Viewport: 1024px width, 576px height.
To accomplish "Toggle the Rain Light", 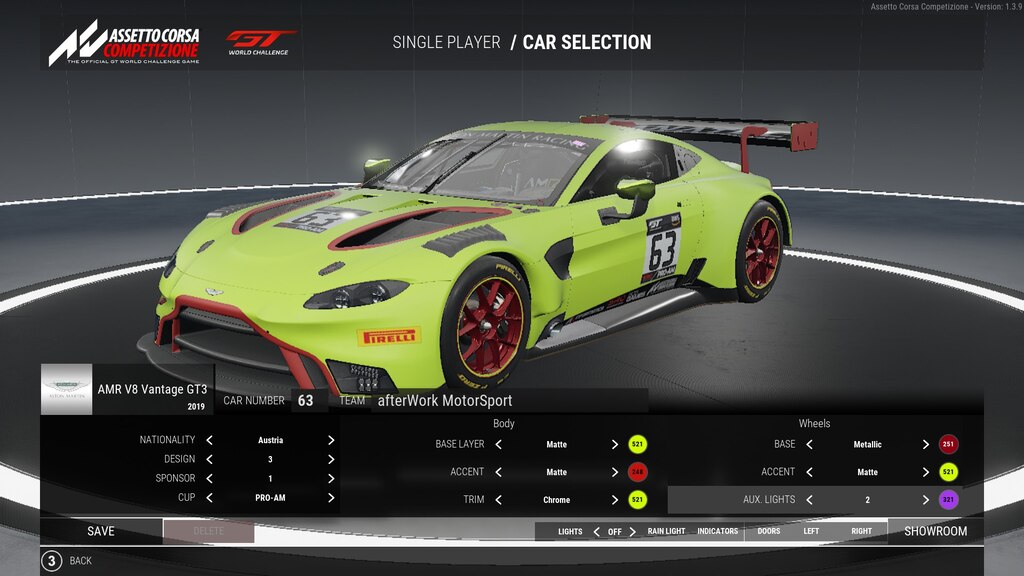I will tap(666, 531).
